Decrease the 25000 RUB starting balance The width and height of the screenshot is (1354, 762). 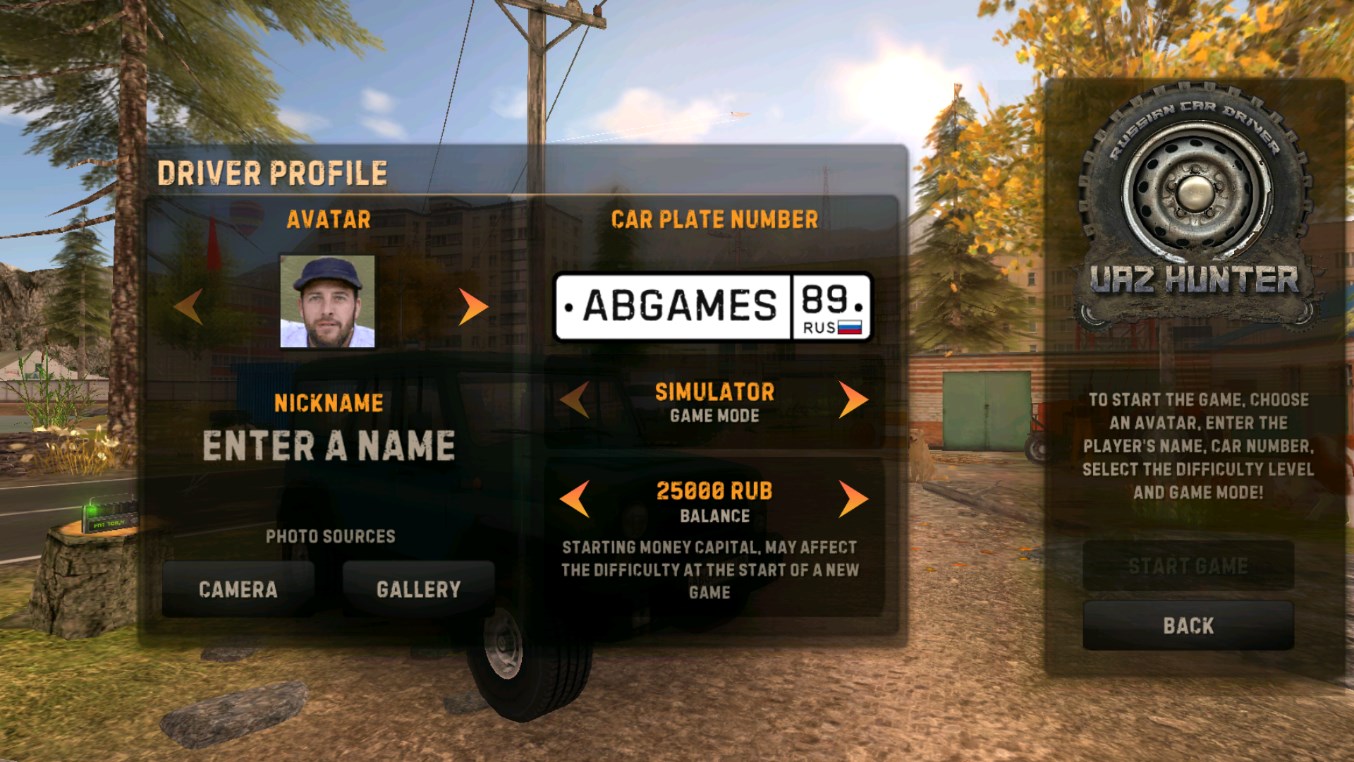pos(575,498)
